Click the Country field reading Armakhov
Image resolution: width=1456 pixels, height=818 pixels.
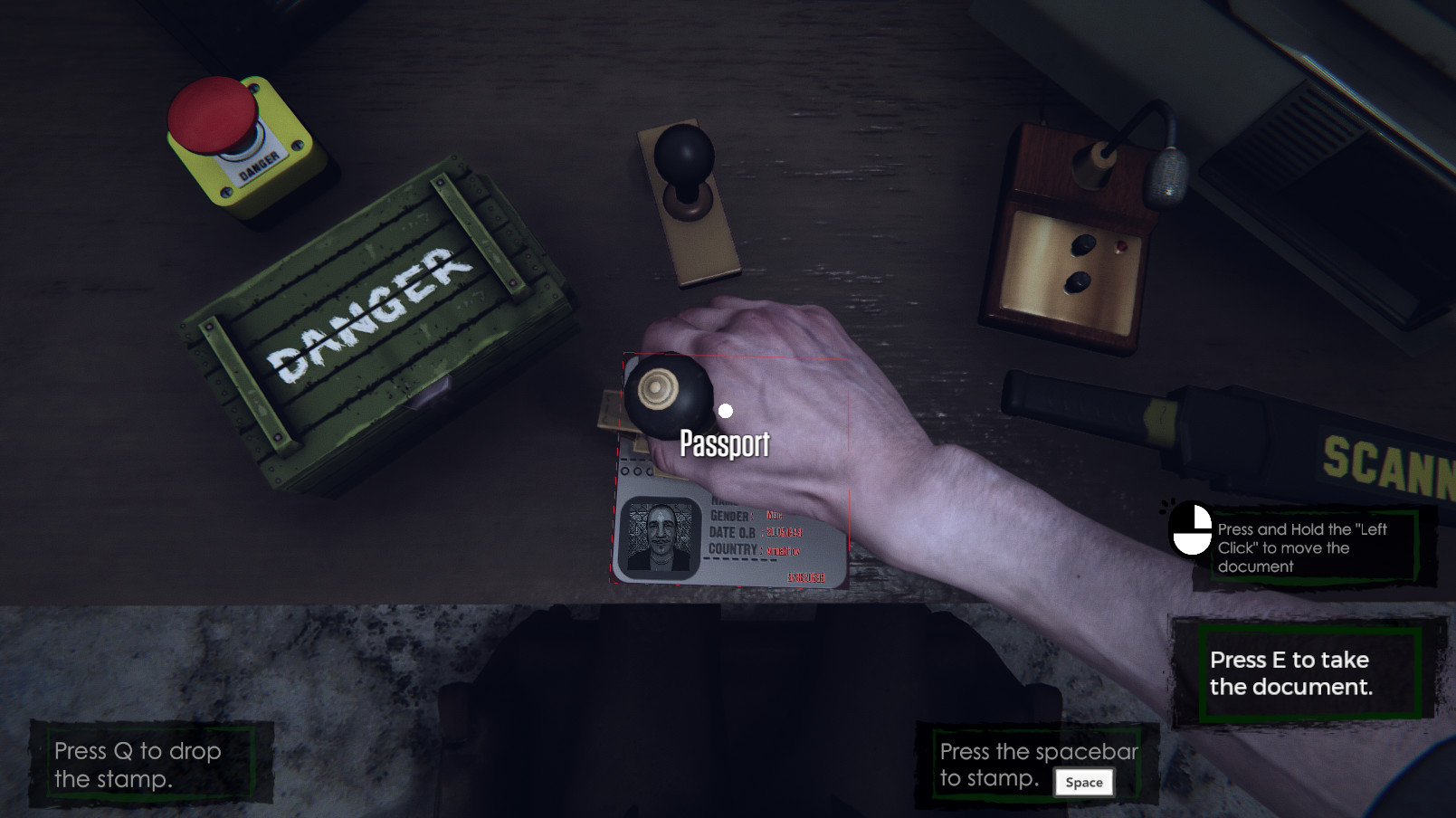[x=783, y=549]
